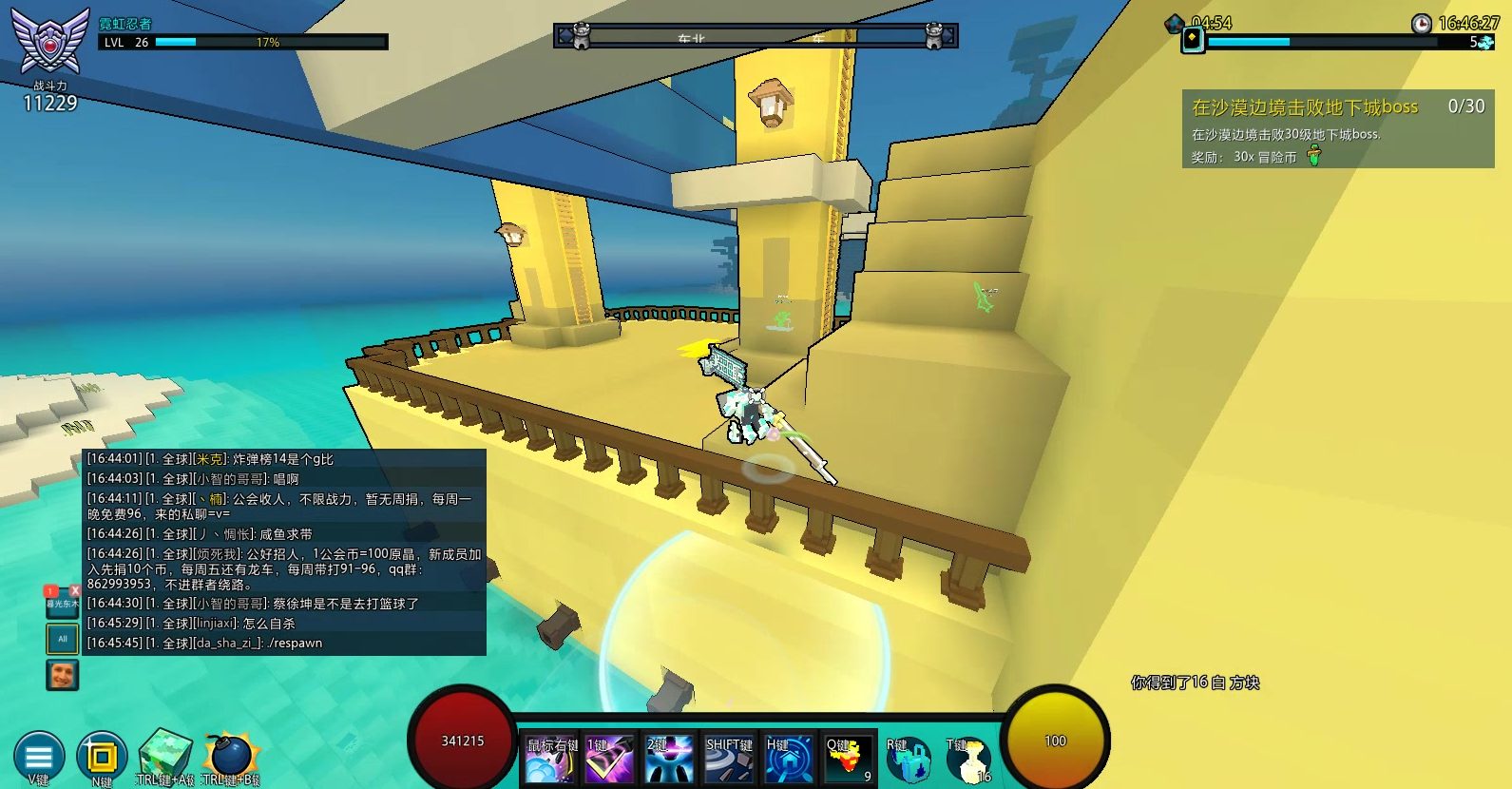Click the 16:45:45 da_sha_zi_ chat message
Image resolution: width=1512 pixels, height=789 pixels.
coord(285,644)
